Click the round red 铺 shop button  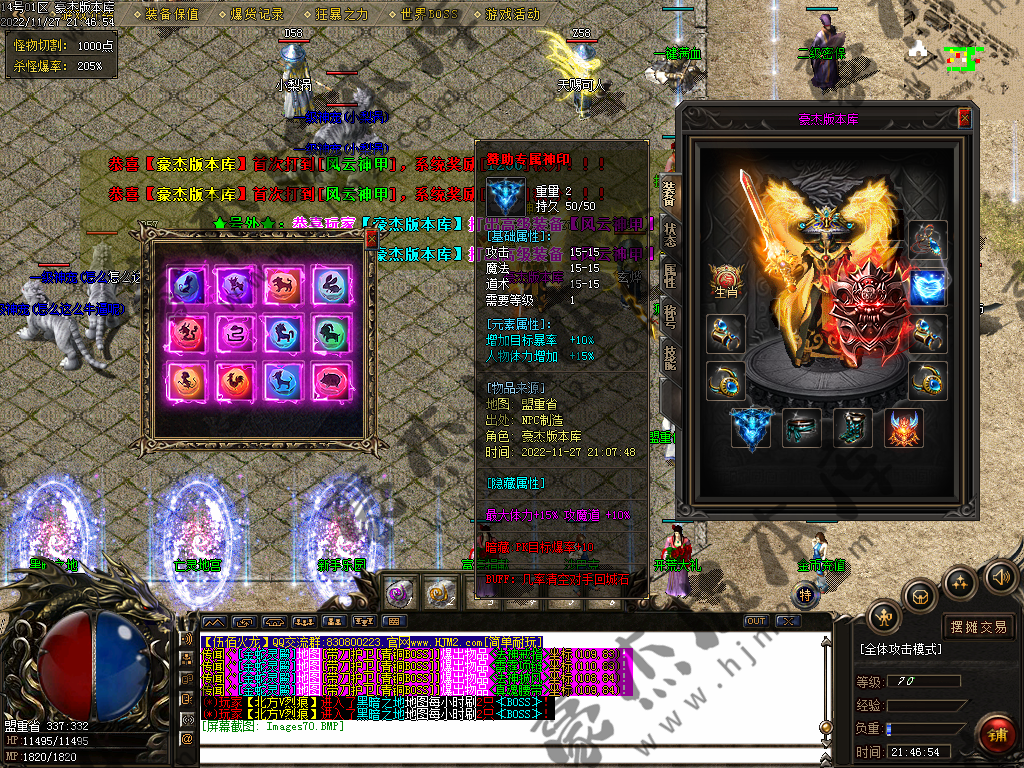[996, 735]
